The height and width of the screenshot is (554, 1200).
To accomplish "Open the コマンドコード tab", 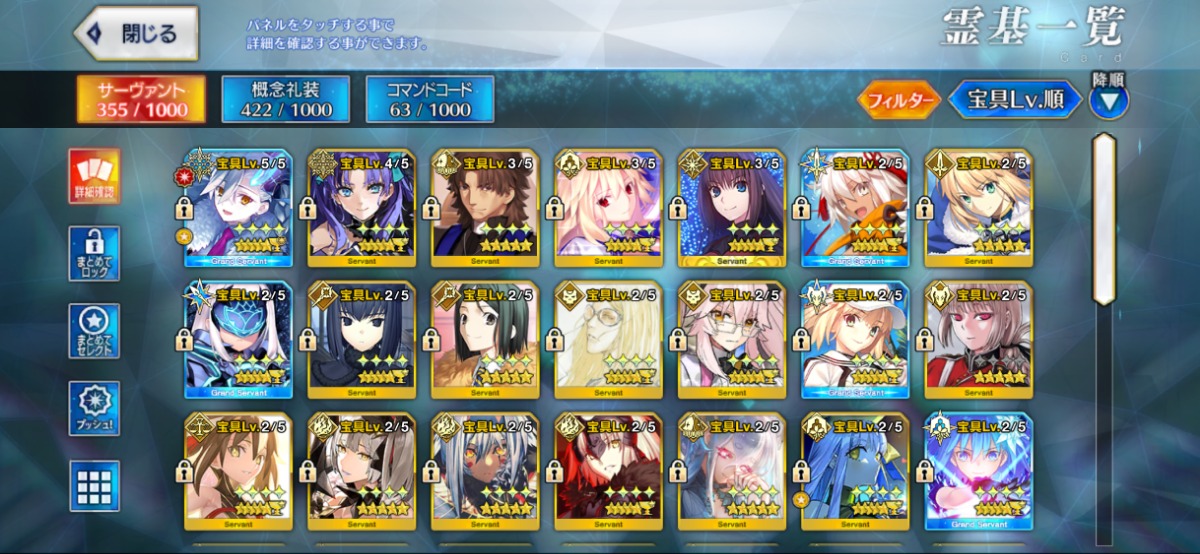I will [x=430, y=99].
